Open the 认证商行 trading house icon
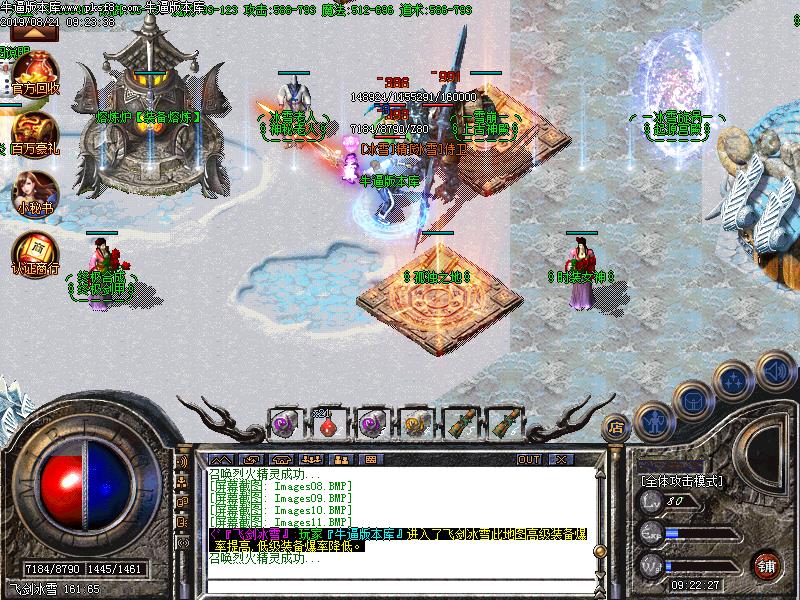 click(x=35, y=251)
